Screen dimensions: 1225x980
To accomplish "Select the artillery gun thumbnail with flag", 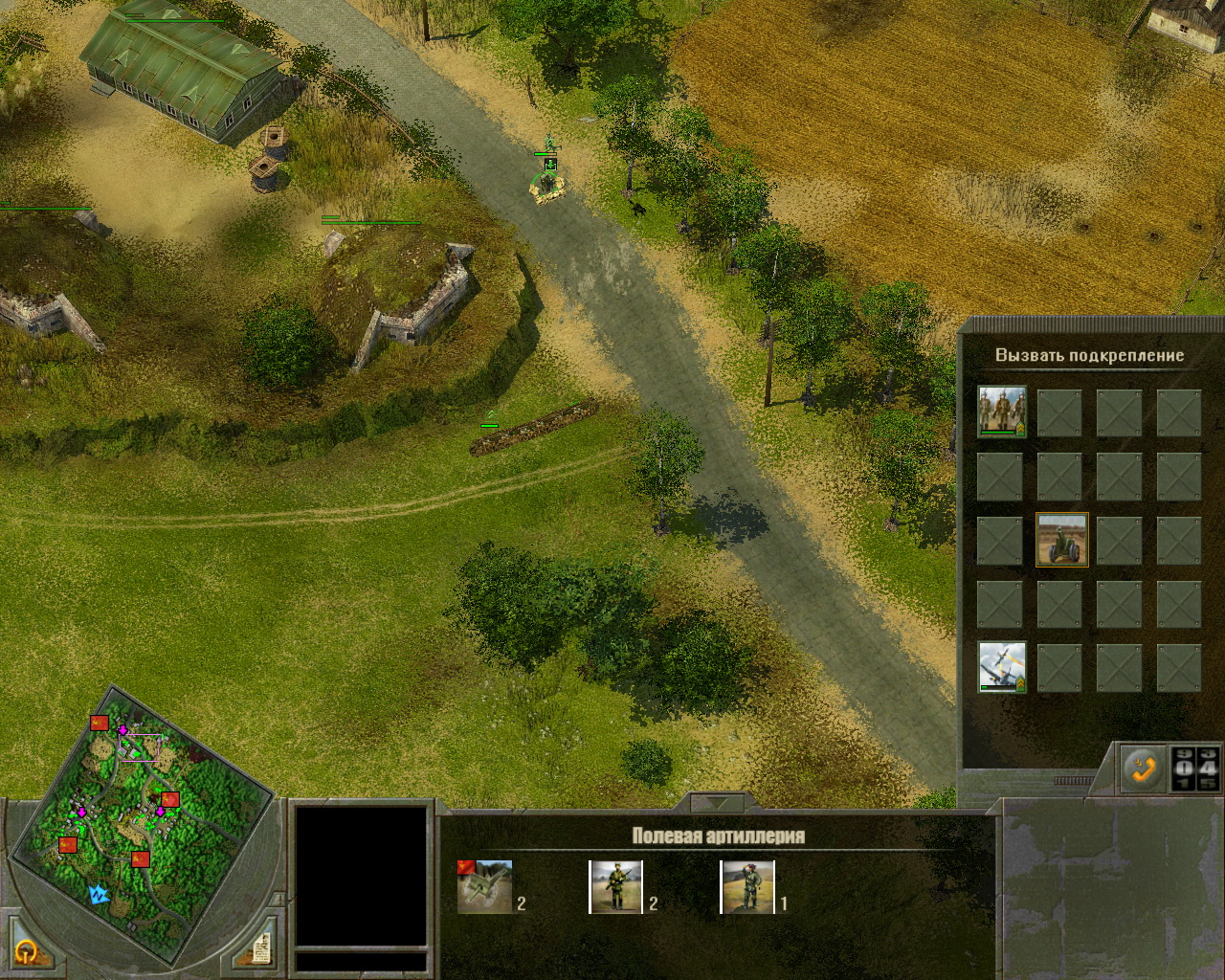I will pyautogui.click(x=484, y=886).
